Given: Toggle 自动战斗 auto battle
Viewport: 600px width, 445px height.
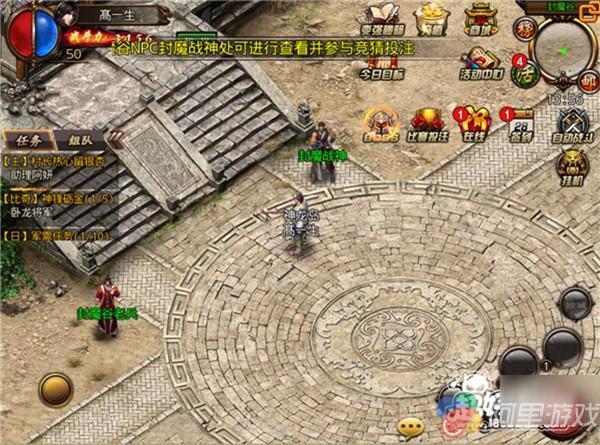Looking at the screenshot, I should point(573,127).
